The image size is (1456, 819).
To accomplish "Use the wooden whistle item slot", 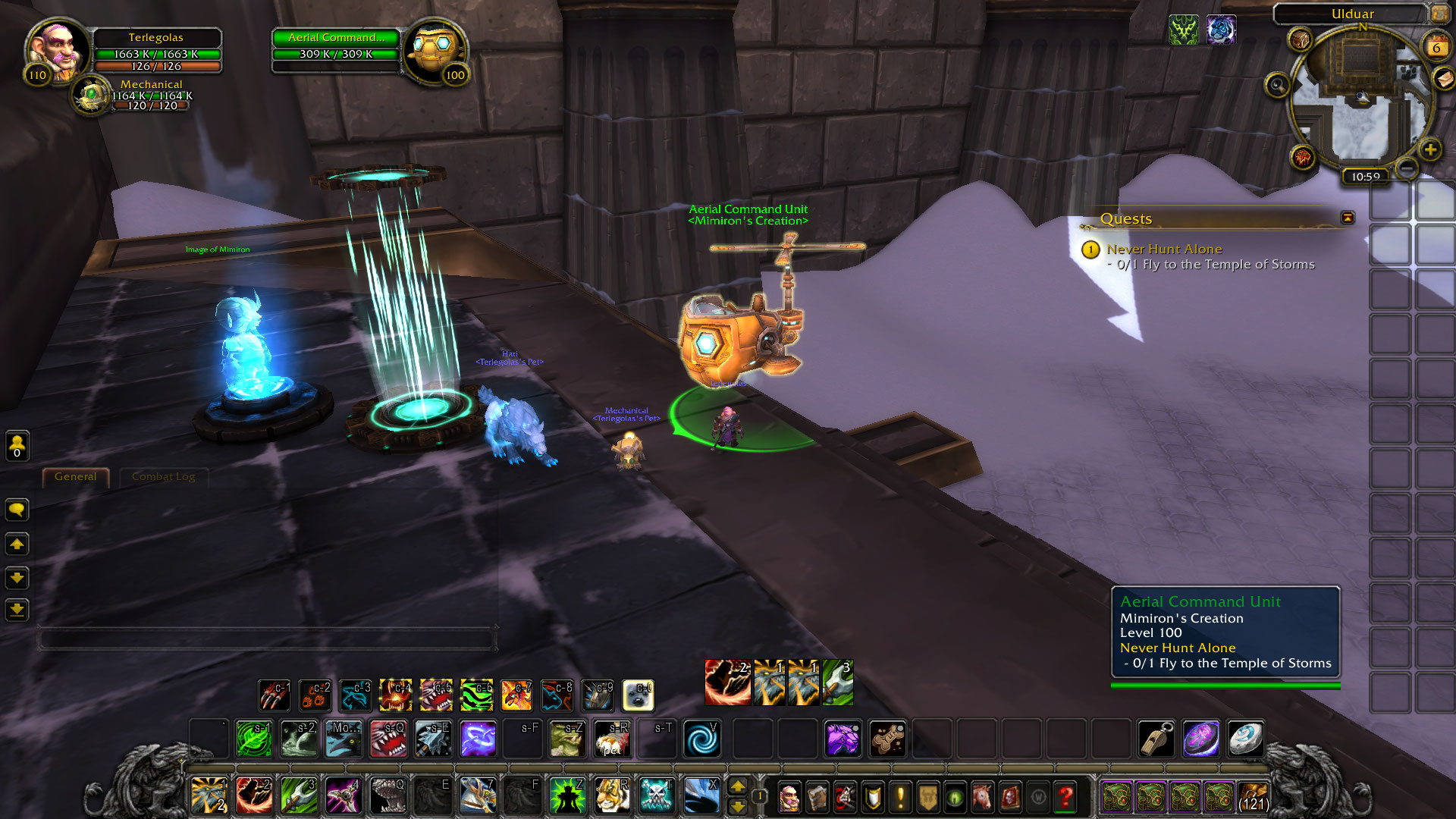I will (1156, 739).
